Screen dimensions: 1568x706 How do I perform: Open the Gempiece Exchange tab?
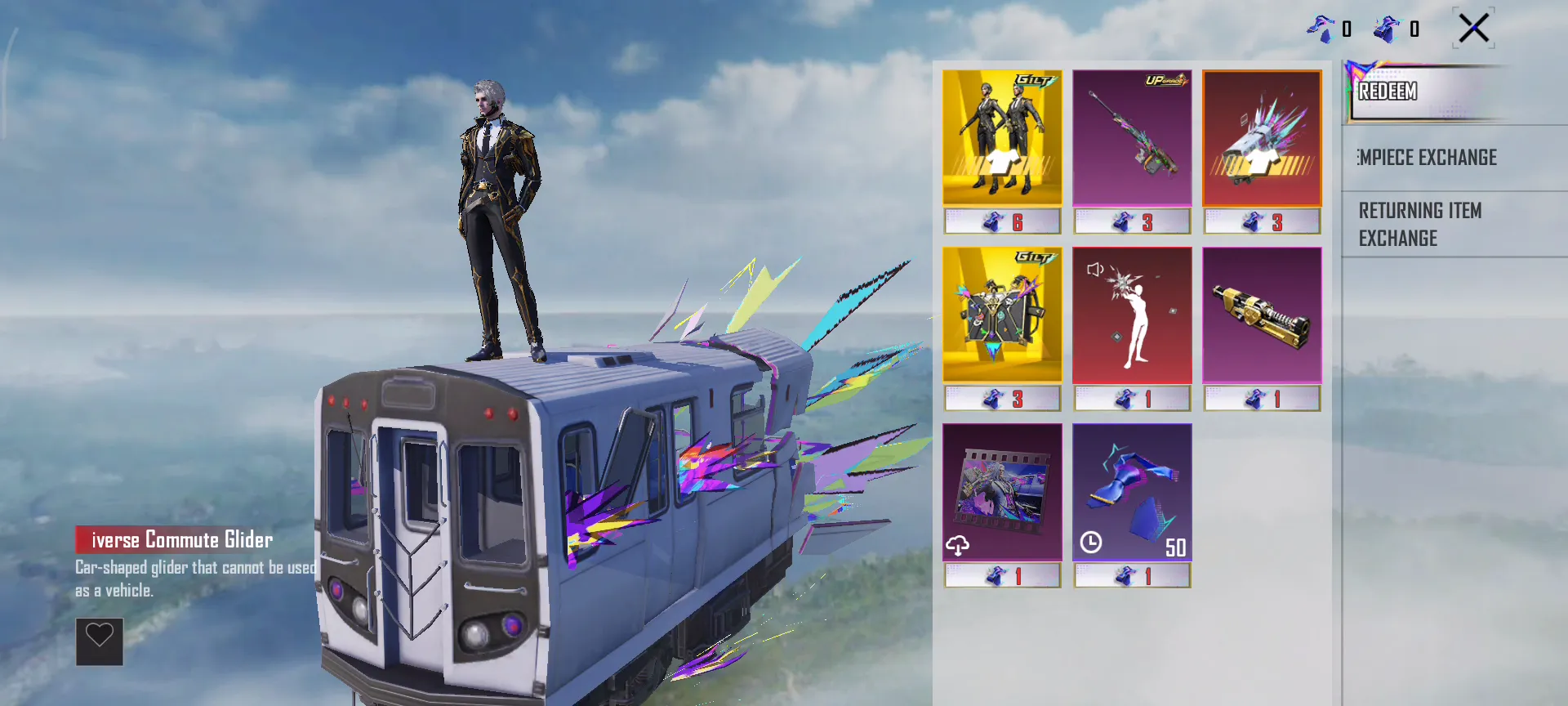pyautogui.click(x=1429, y=158)
